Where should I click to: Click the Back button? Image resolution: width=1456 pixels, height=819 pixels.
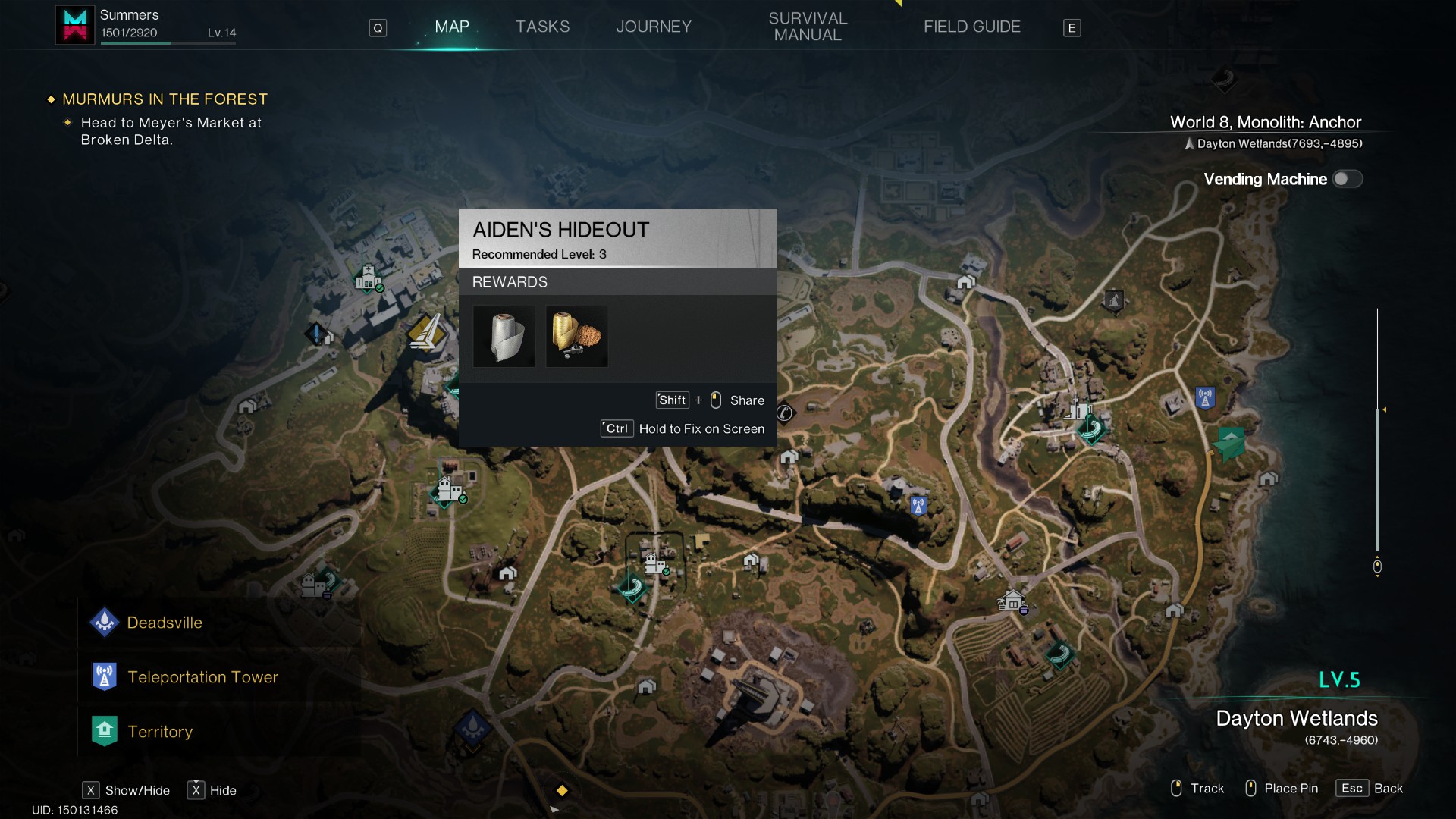(1370, 789)
